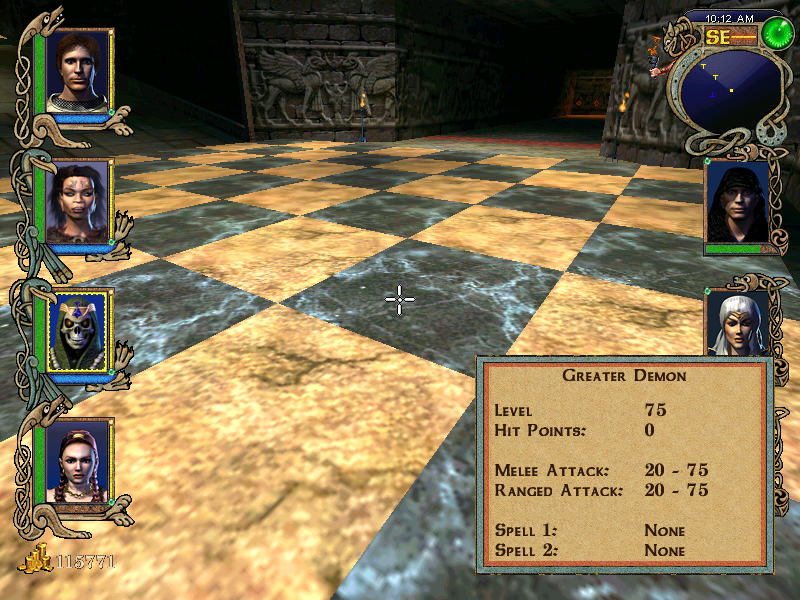Click the Greater Demon info panel
The width and height of the screenshot is (800, 600).
point(625,465)
